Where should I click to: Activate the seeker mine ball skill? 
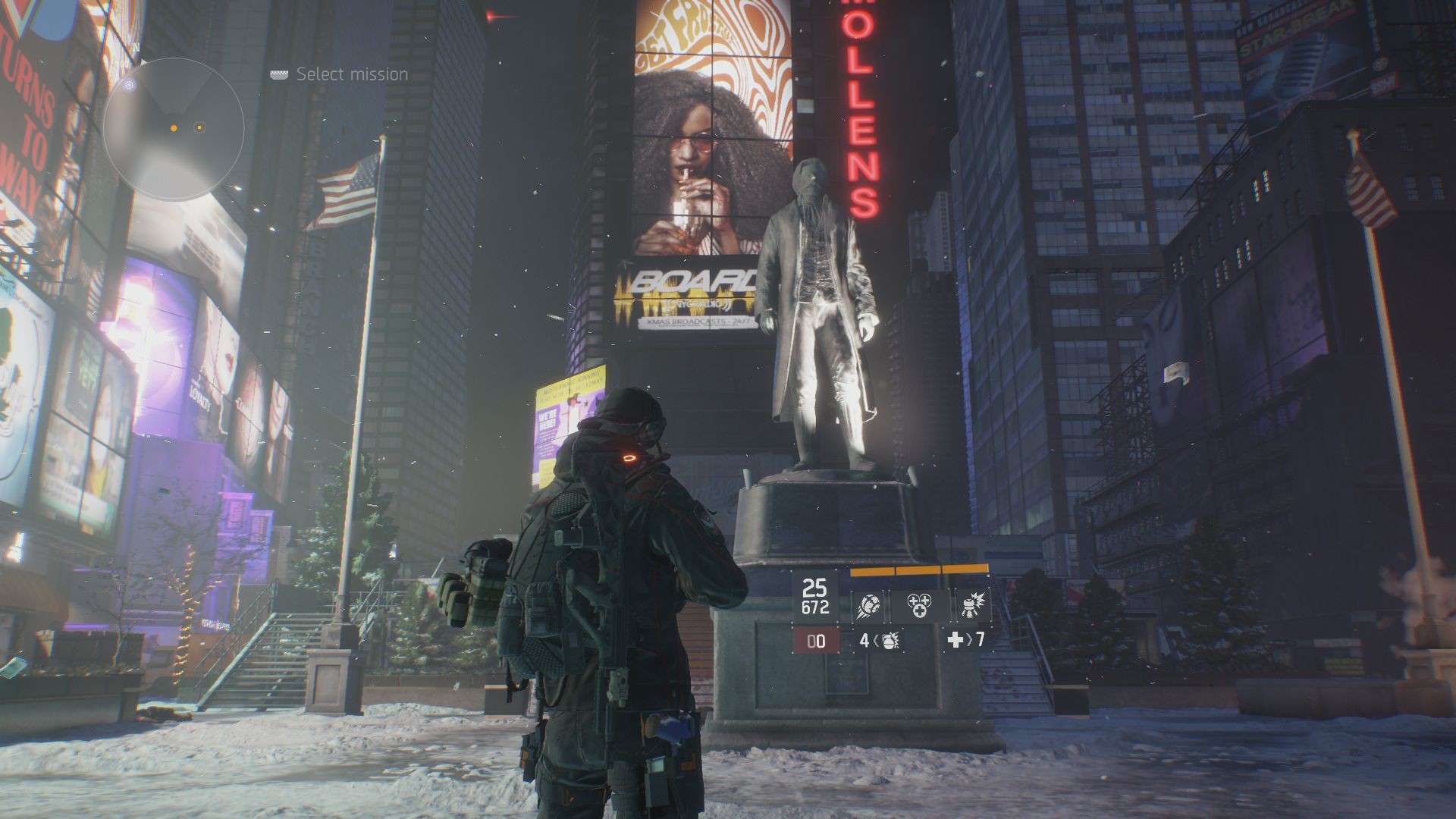point(867,606)
